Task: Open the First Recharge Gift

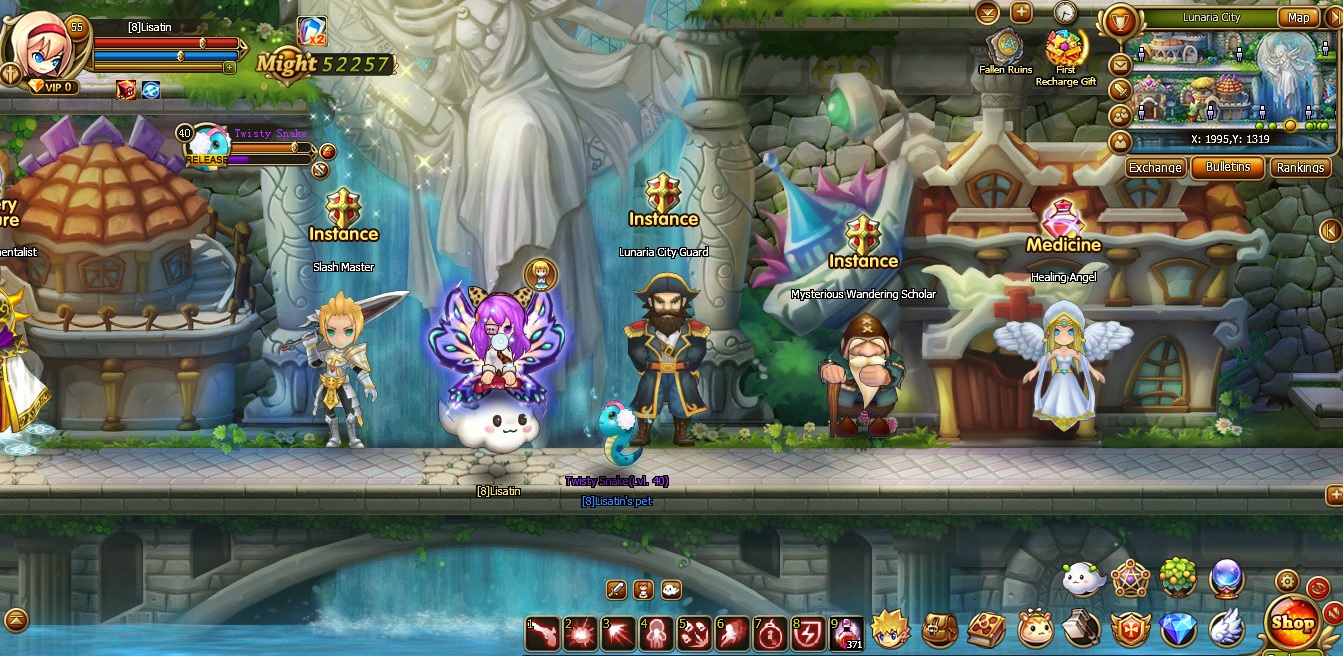Action: coord(1065,50)
